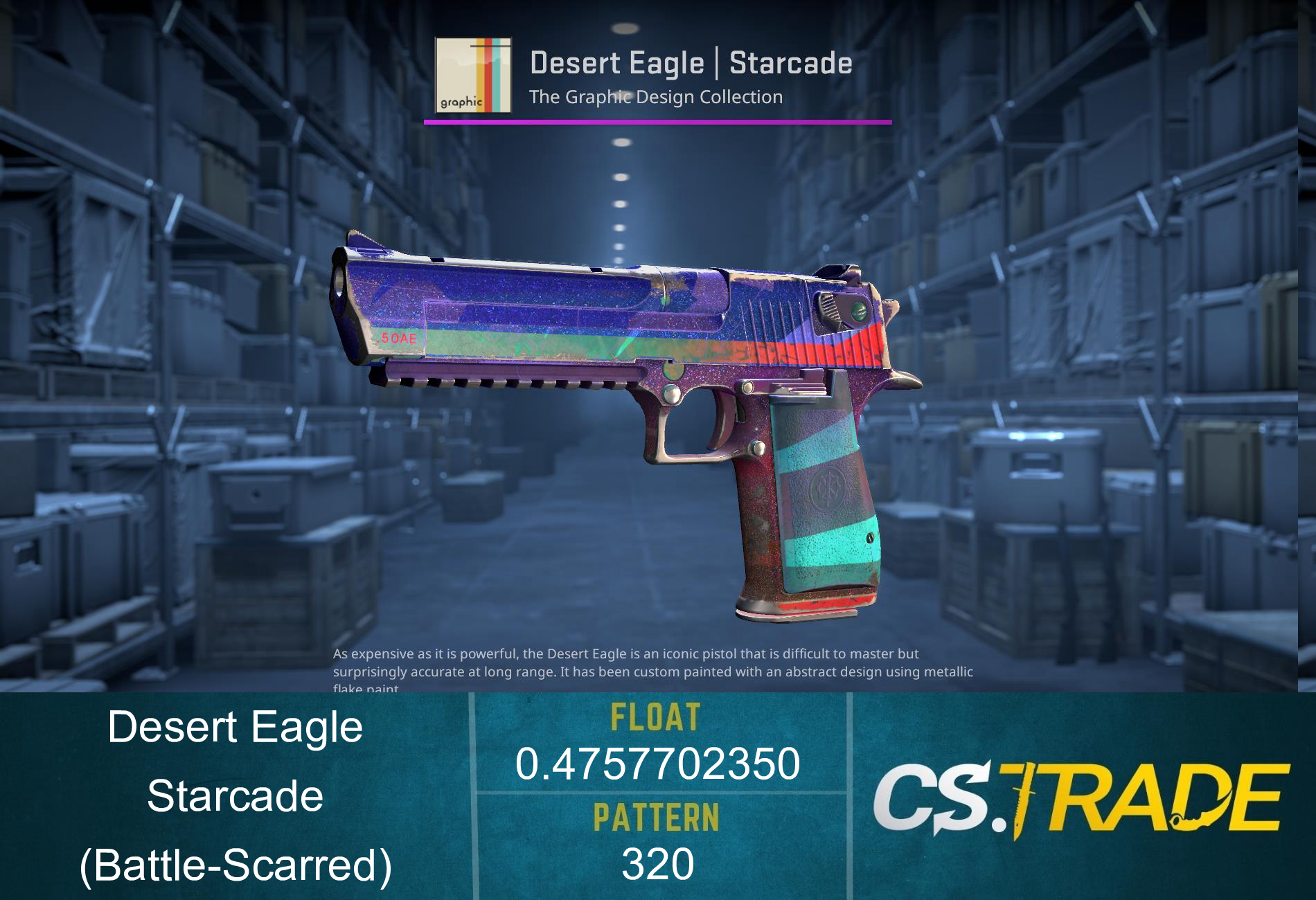The height and width of the screenshot is (900, 1316).
Task: Click the Graphic Design Collection icon
Action: click(472, 76)
